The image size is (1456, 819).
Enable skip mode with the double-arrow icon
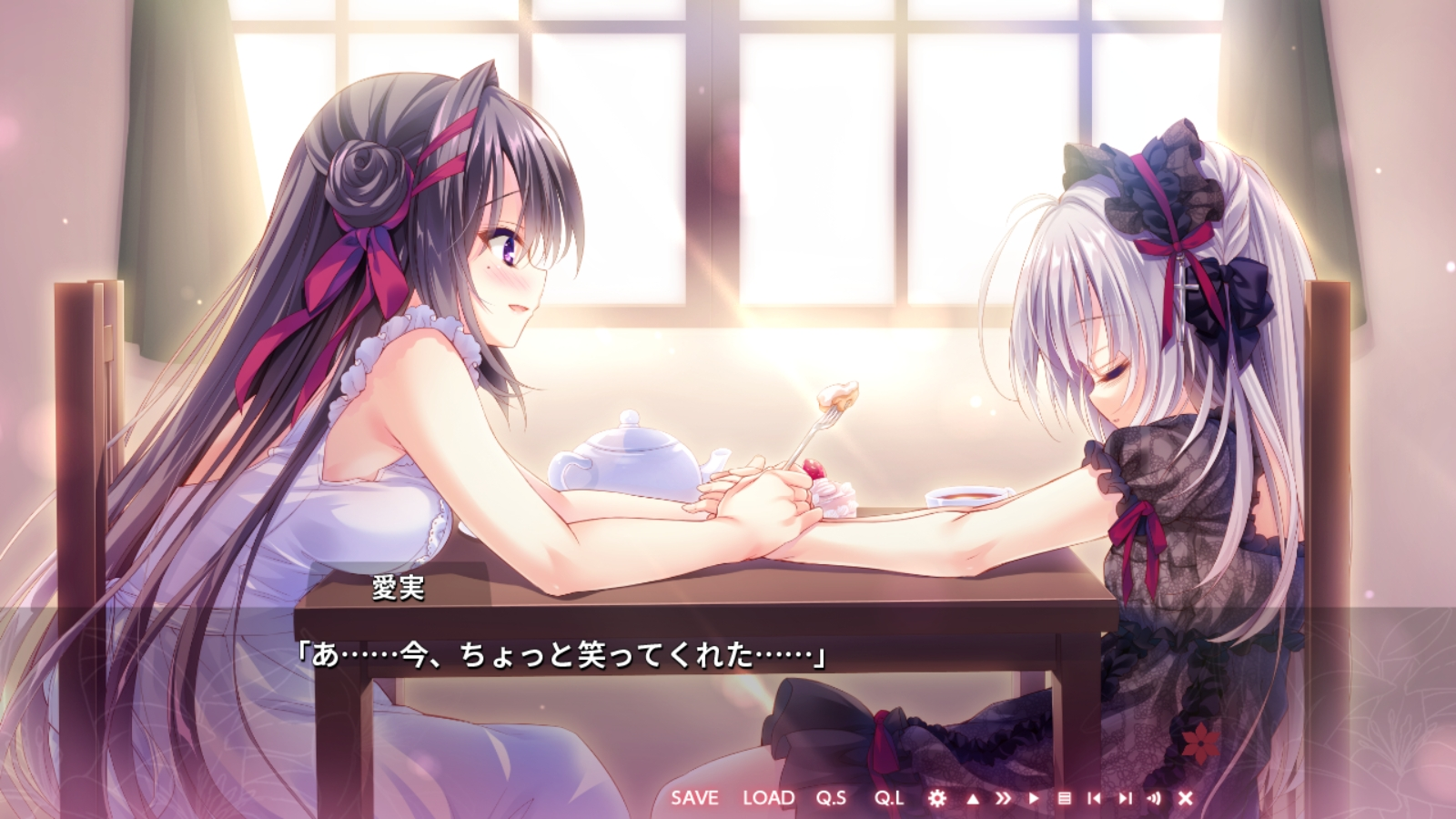pyautogui.click(x=1005, y=798)
